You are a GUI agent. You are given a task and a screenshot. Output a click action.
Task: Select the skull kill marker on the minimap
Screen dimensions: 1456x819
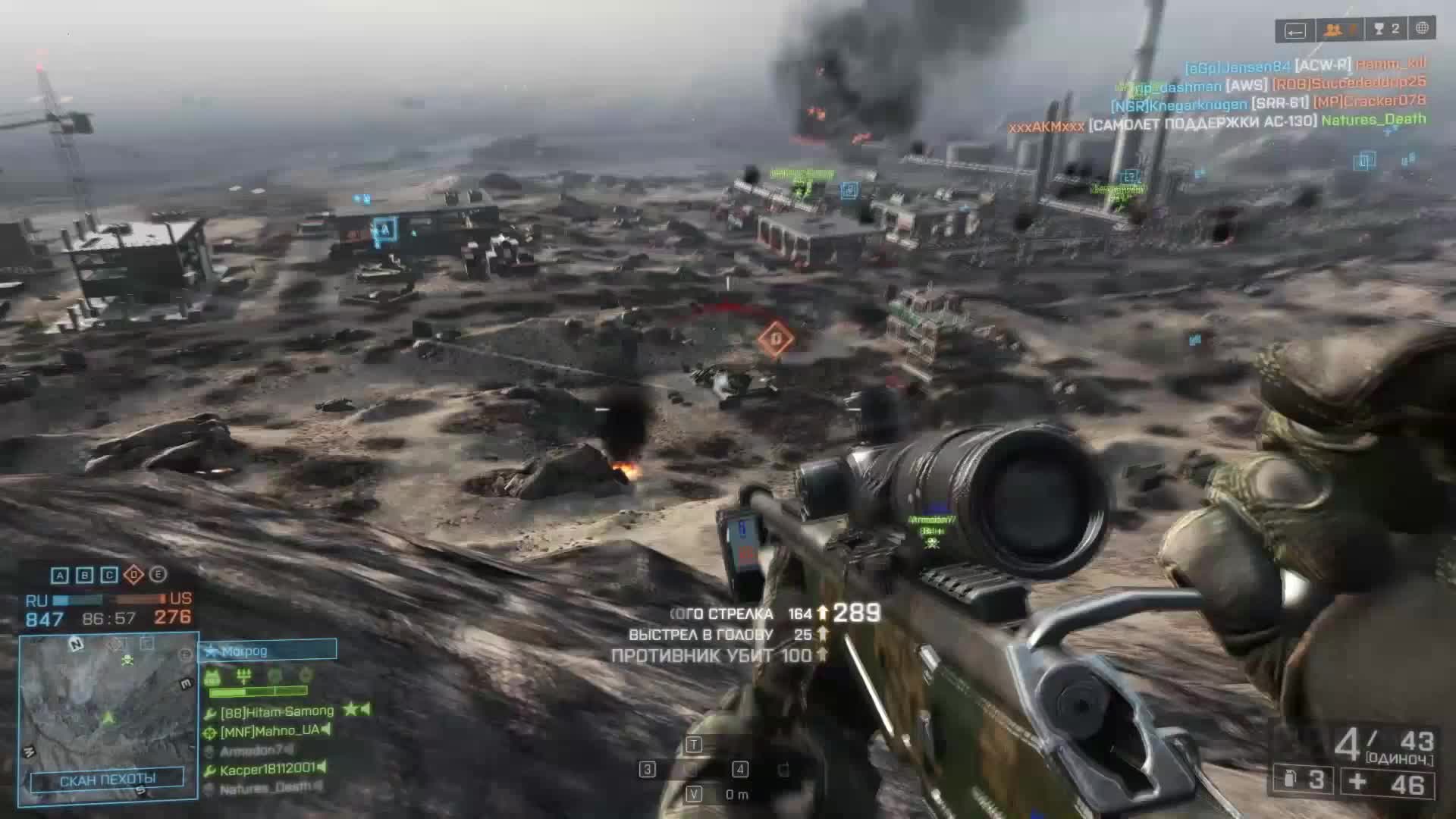coord(127,659)
